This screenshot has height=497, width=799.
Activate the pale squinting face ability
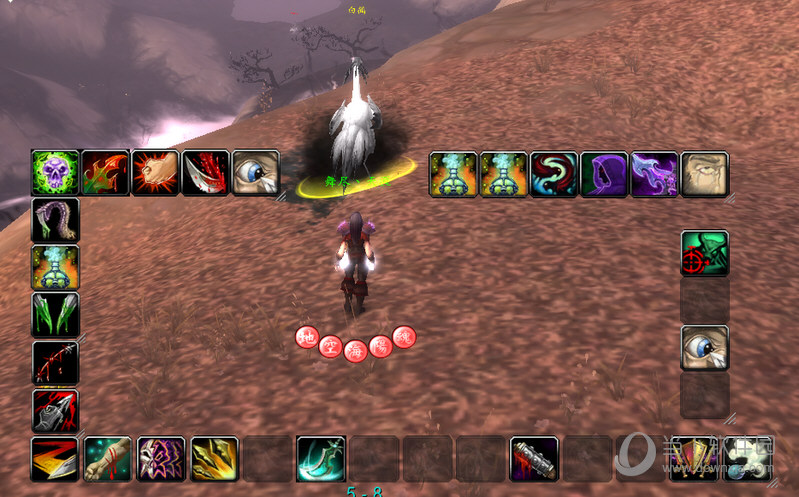(704, 174)
